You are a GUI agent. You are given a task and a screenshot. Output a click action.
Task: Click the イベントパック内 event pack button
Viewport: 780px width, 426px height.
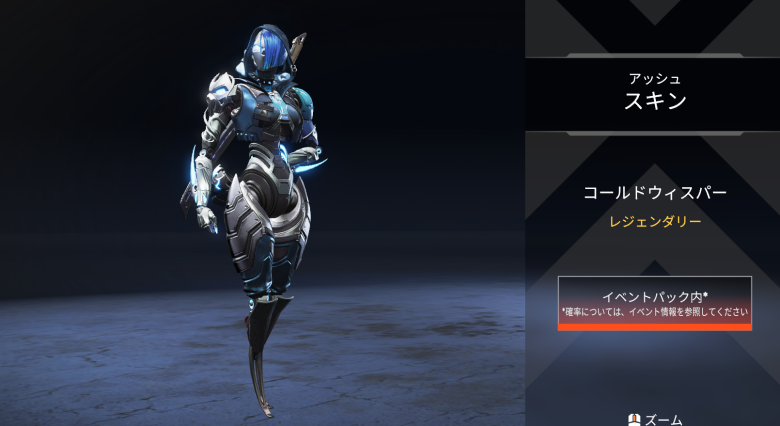coord(654,302)
